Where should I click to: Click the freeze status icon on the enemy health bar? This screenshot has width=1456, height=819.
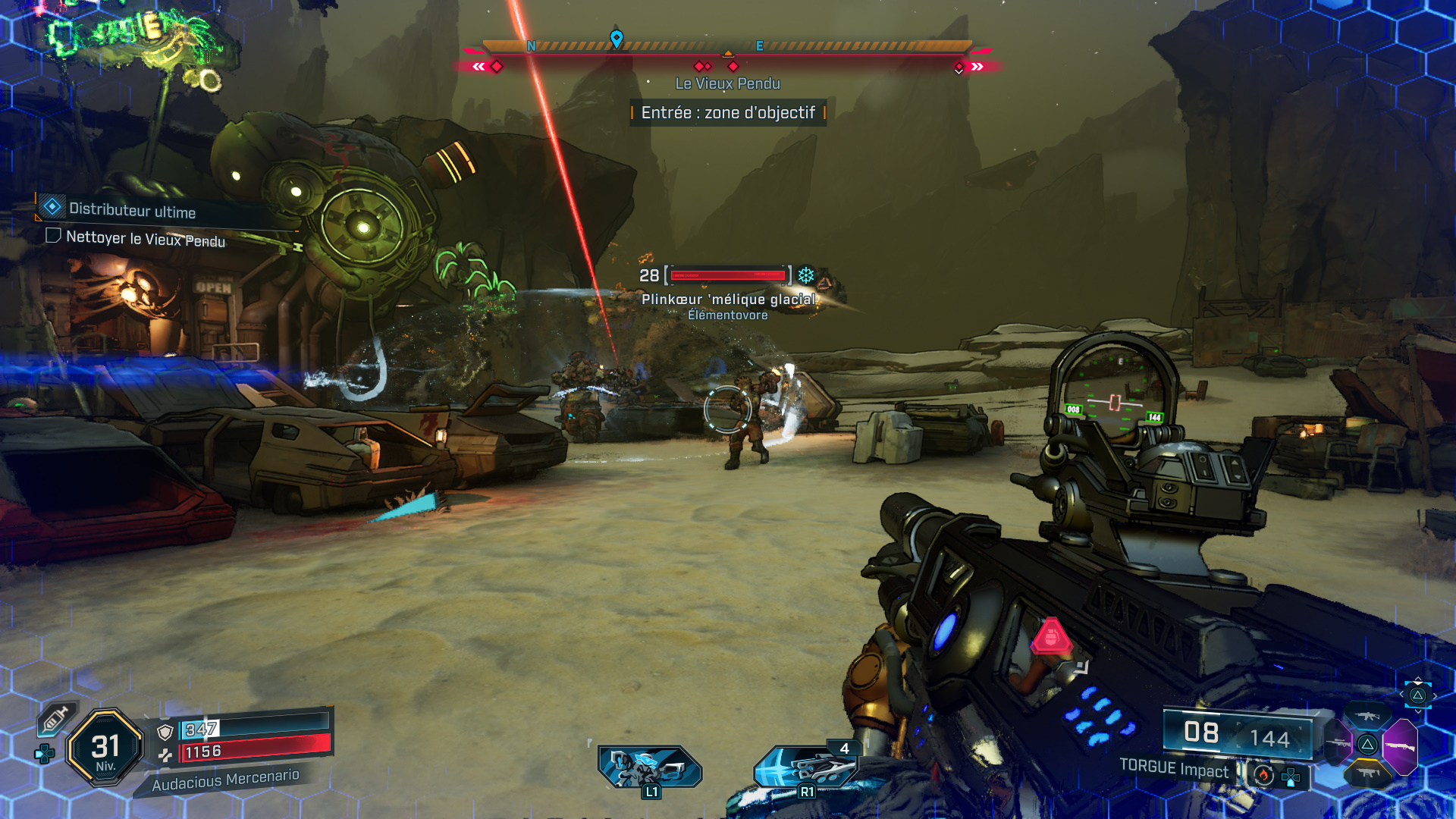tap(805, 277)
